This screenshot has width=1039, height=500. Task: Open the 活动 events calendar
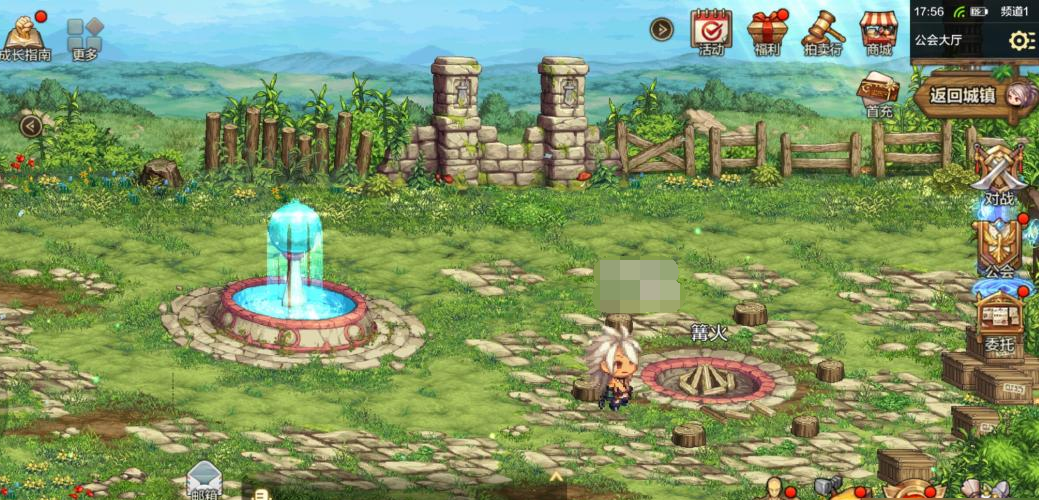pyautogui.click(x=711, y=30)
